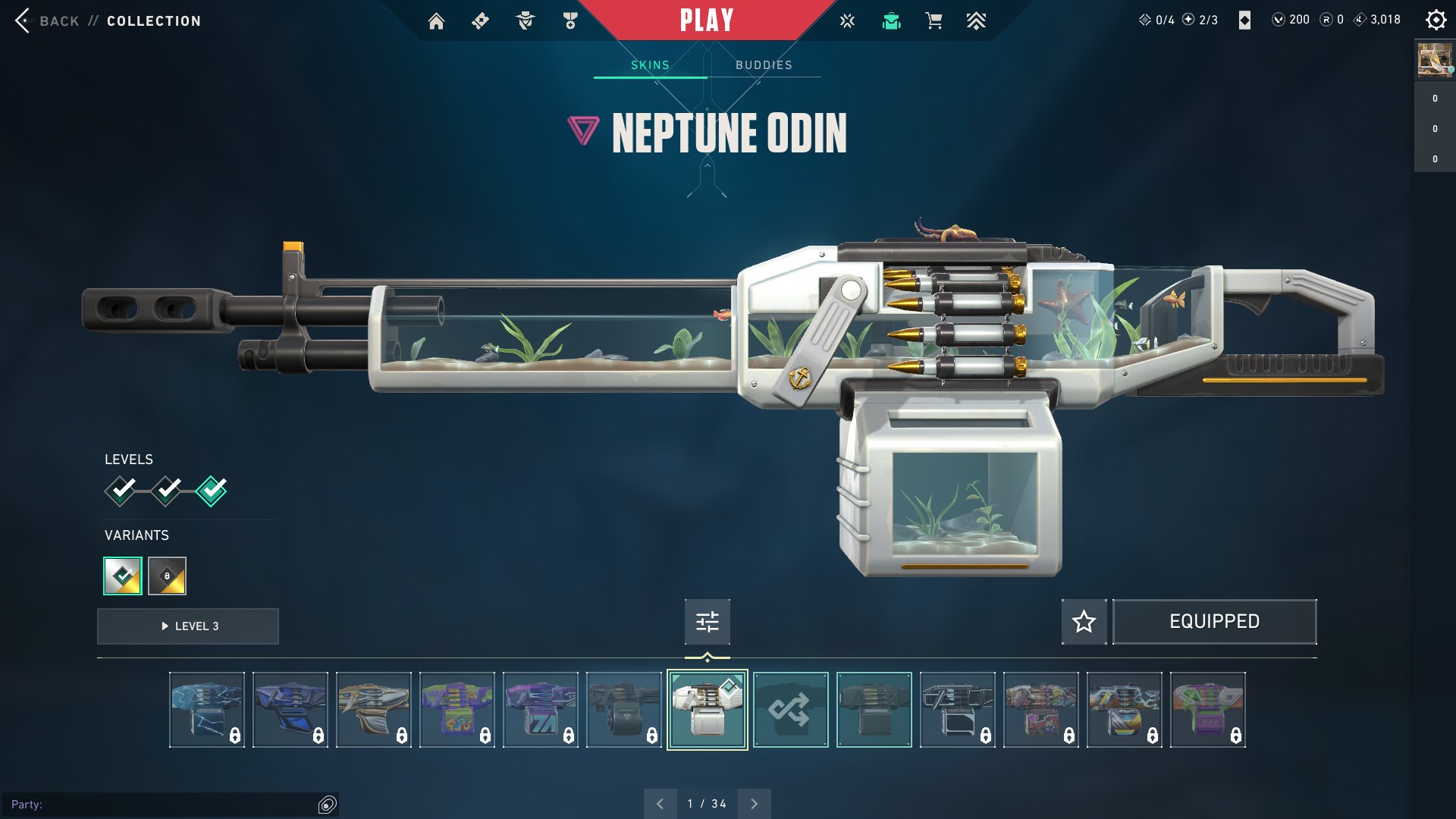Select the default Neptune variant swatch
The image size is (1456, 819).
(x=121, y=576)
